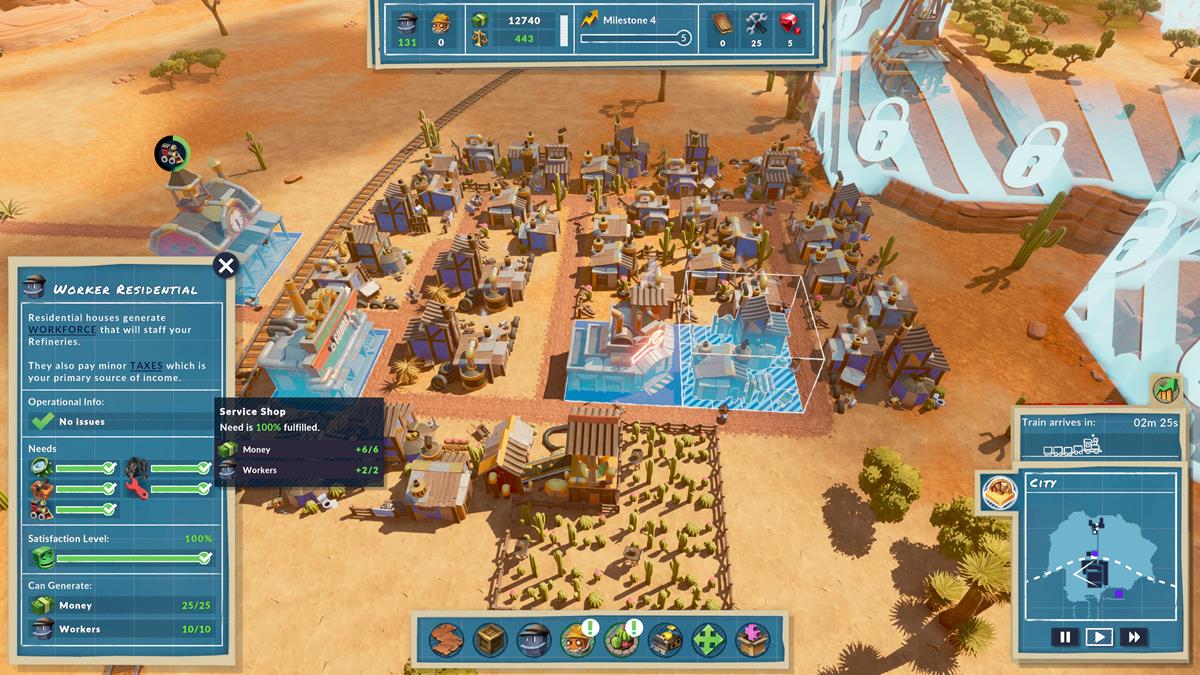Viewport: 1200px width, 675px height.
Task: Open the city overview icon beside minimap
Action: (x=1000, y=492)
